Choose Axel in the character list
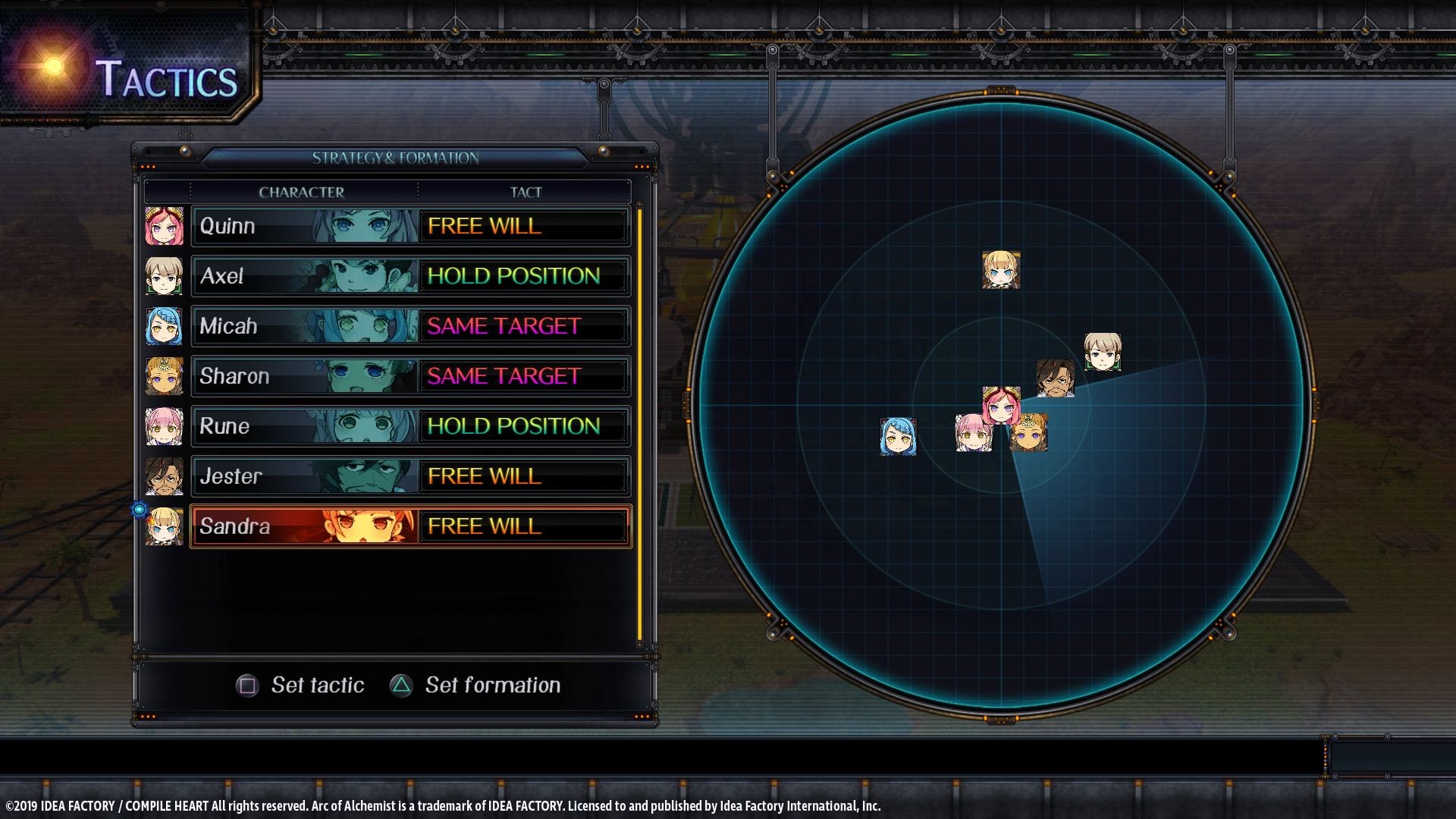1456x819 pixels. (x=305, y=276)
